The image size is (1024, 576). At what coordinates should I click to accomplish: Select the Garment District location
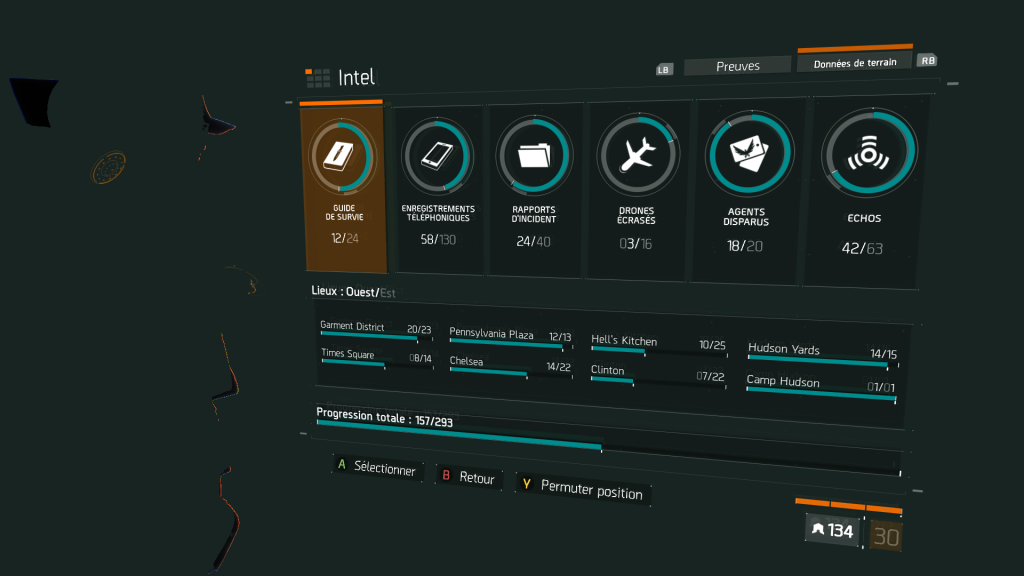(x=375, y=330)
